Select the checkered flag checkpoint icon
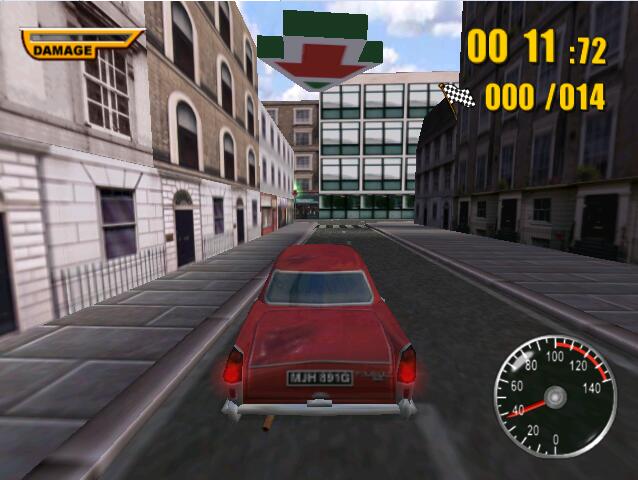638x480 pixels. point(456,97)
